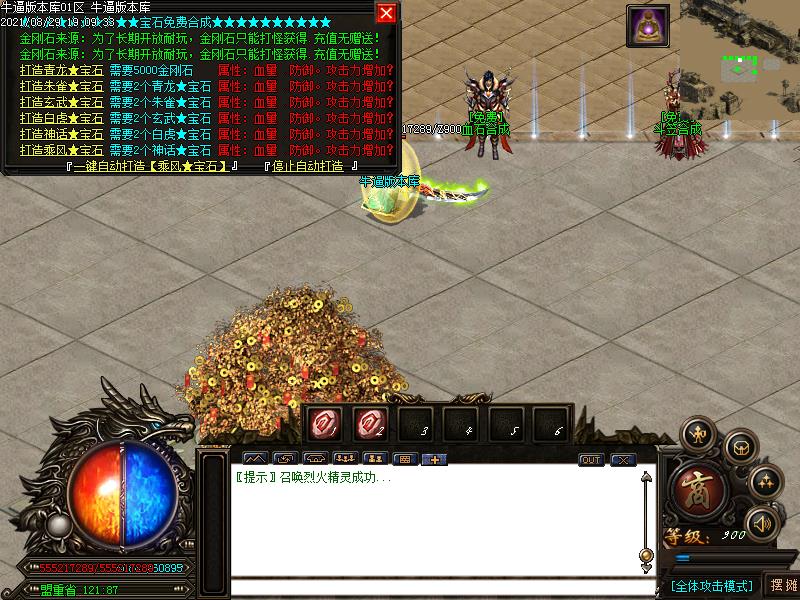The width and height of the screenshot is (800, 600).
Task: Click the chat text input field
Action: coord(430,587)
